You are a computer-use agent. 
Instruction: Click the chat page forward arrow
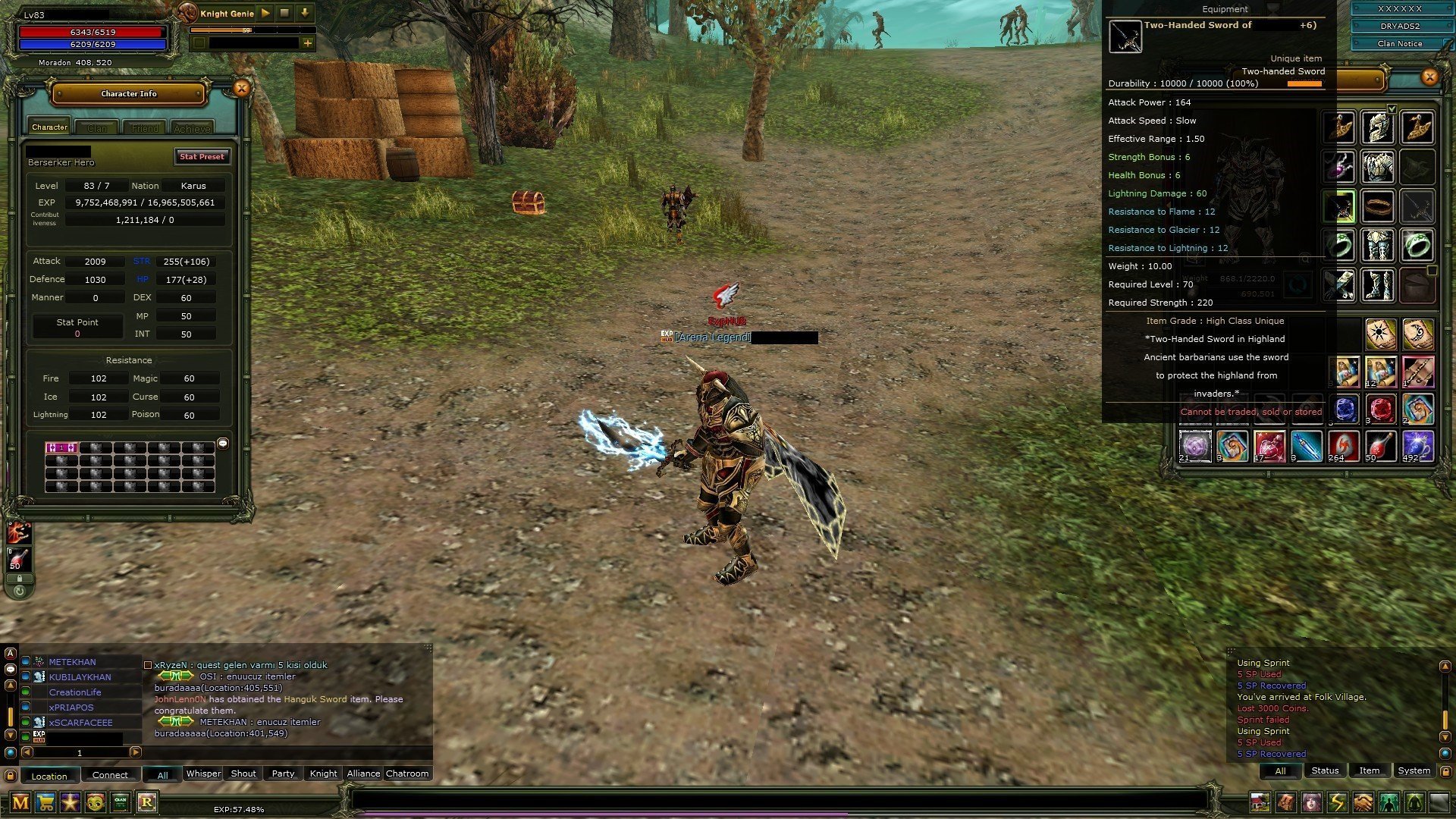135,753
